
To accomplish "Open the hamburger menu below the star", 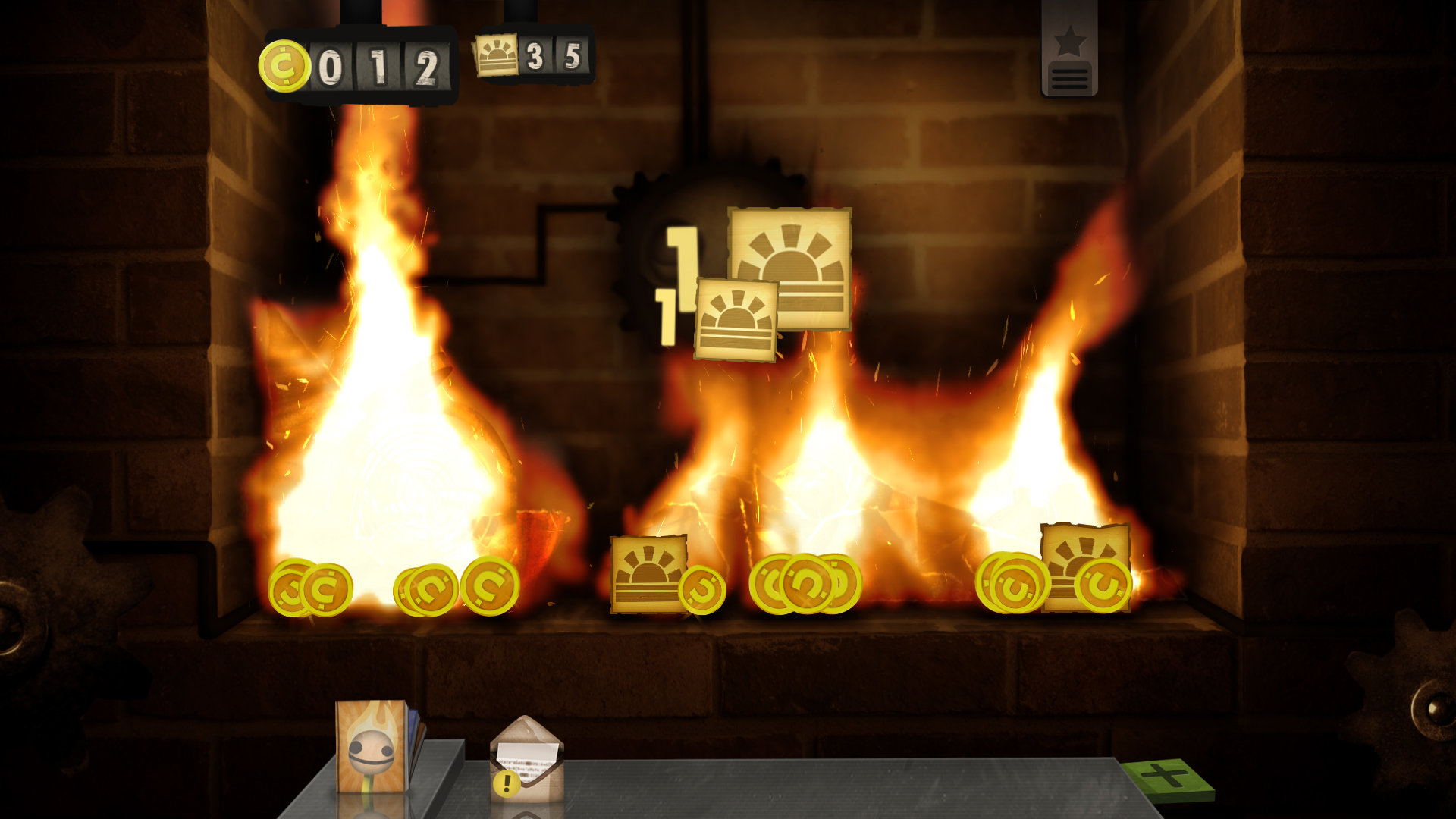I will [1069, 76].
